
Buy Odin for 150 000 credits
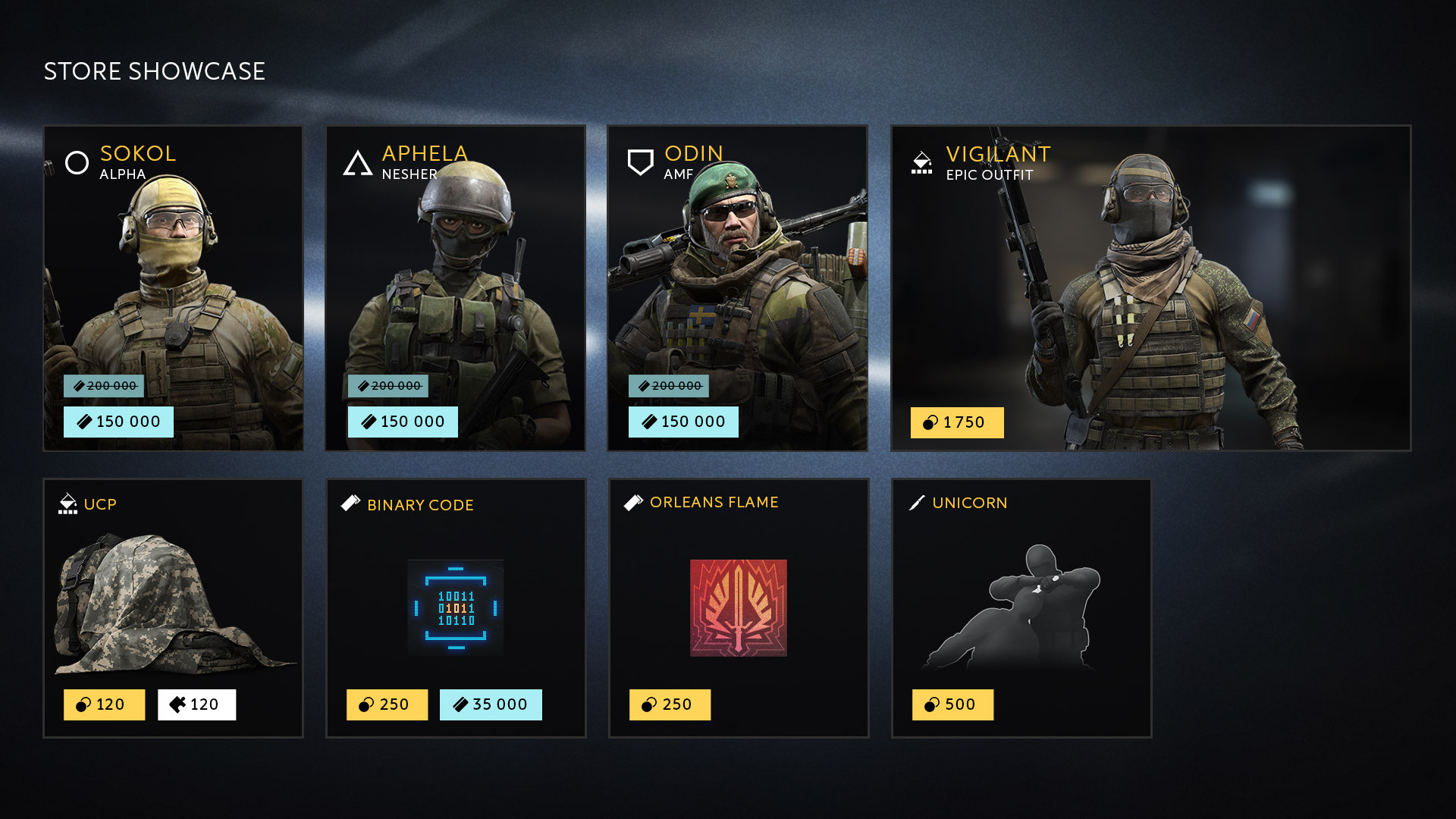(683, 422)
